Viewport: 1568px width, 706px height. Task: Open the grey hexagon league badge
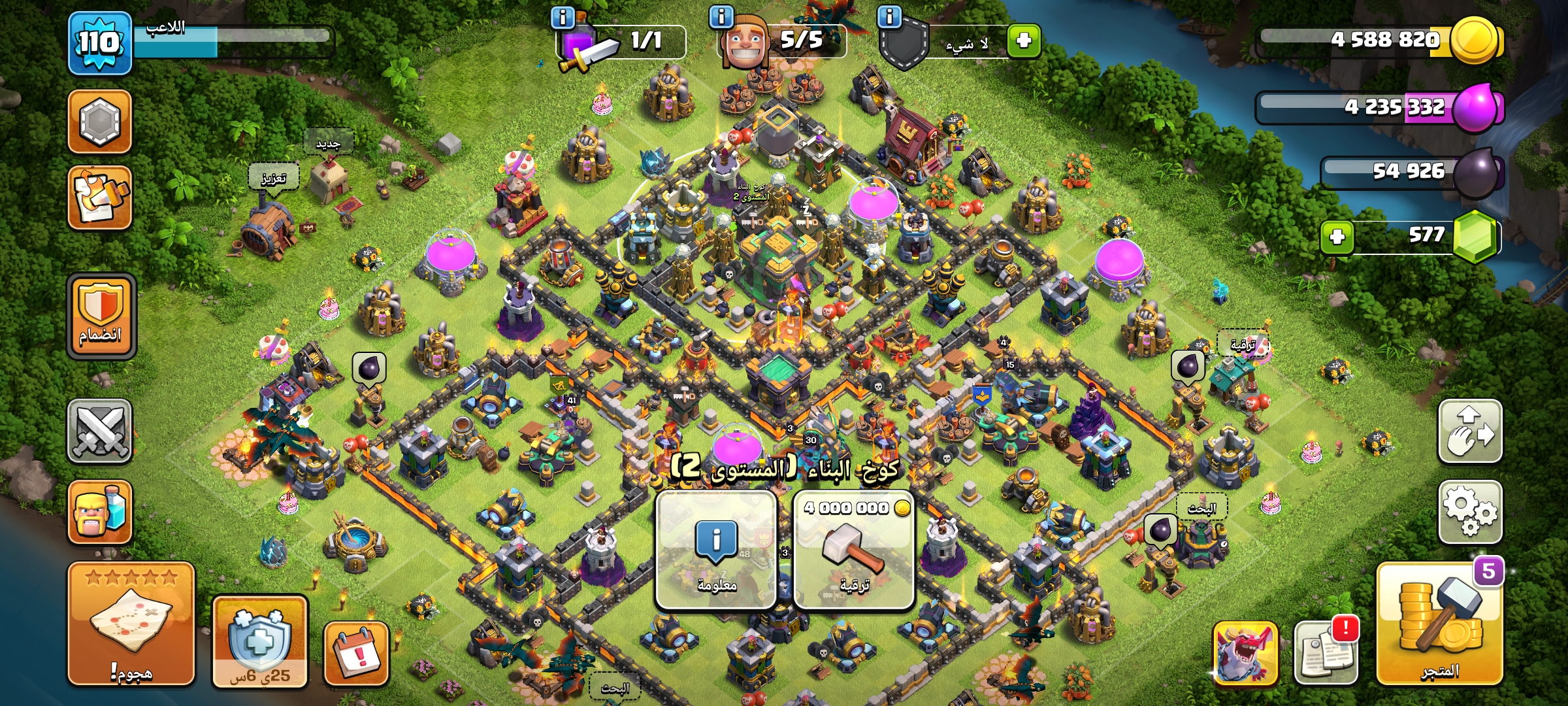100,122
